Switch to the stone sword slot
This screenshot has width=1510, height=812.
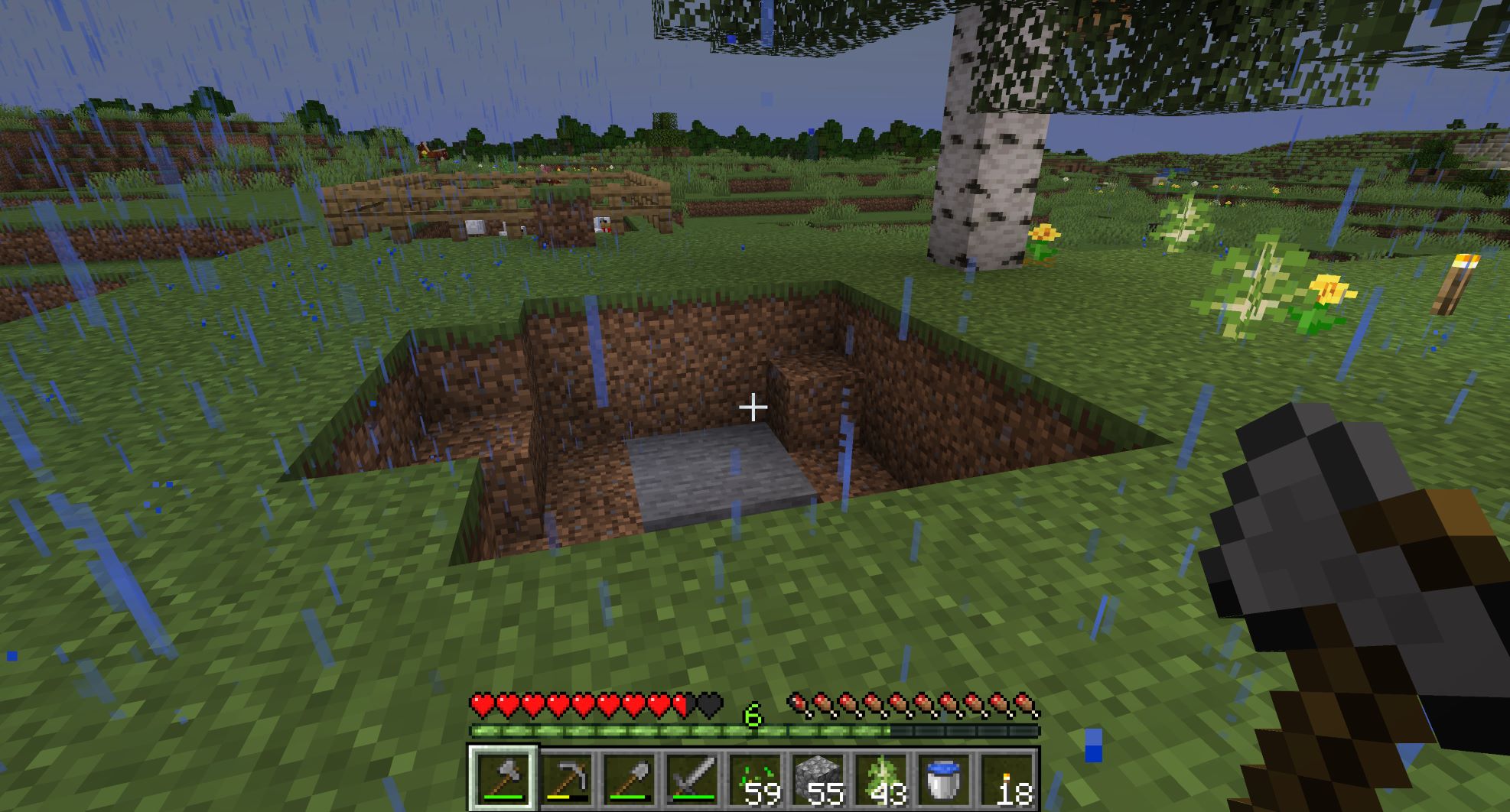692,779
